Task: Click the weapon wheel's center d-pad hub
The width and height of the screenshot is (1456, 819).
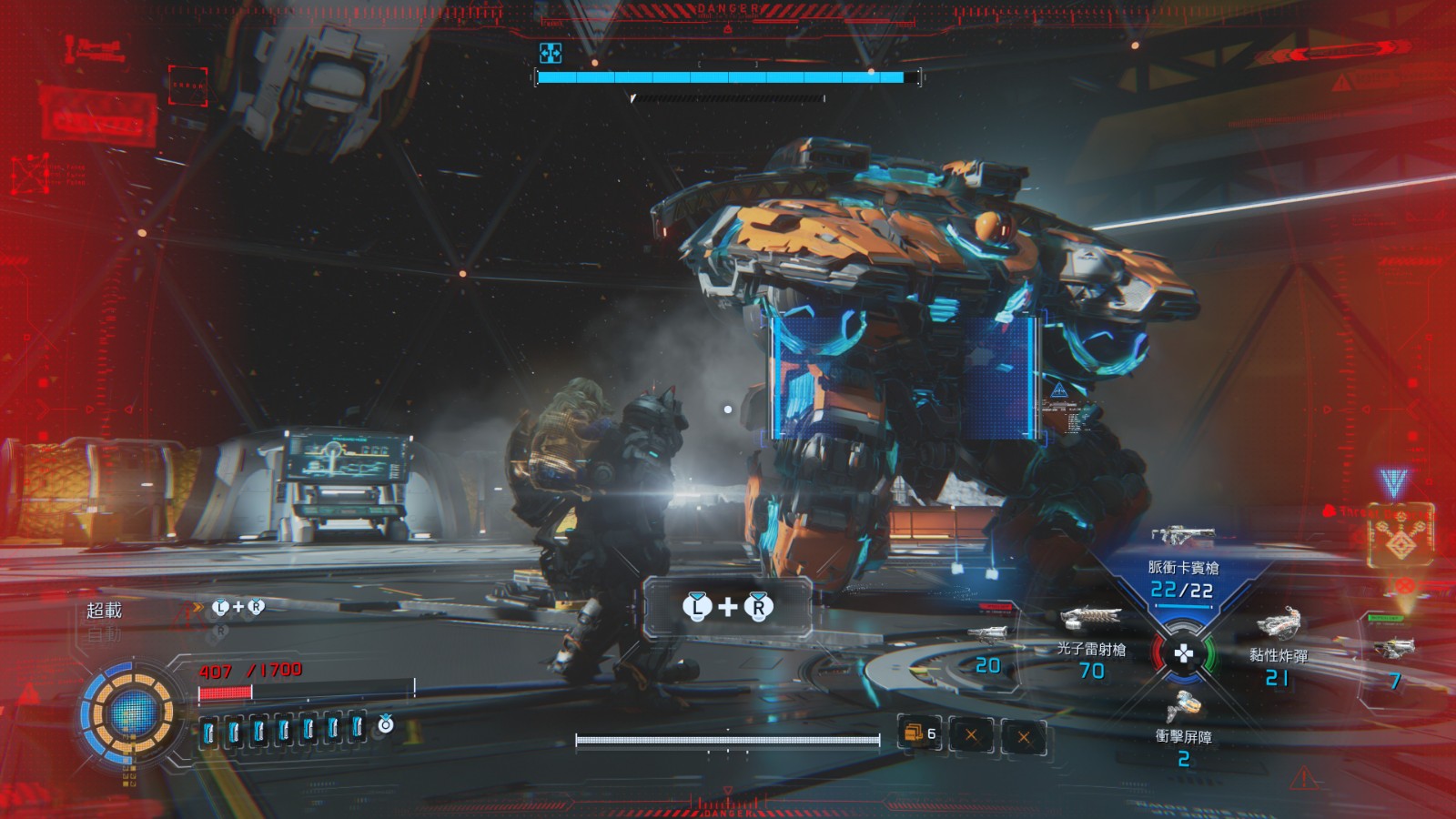Action: click(1183, 653)
